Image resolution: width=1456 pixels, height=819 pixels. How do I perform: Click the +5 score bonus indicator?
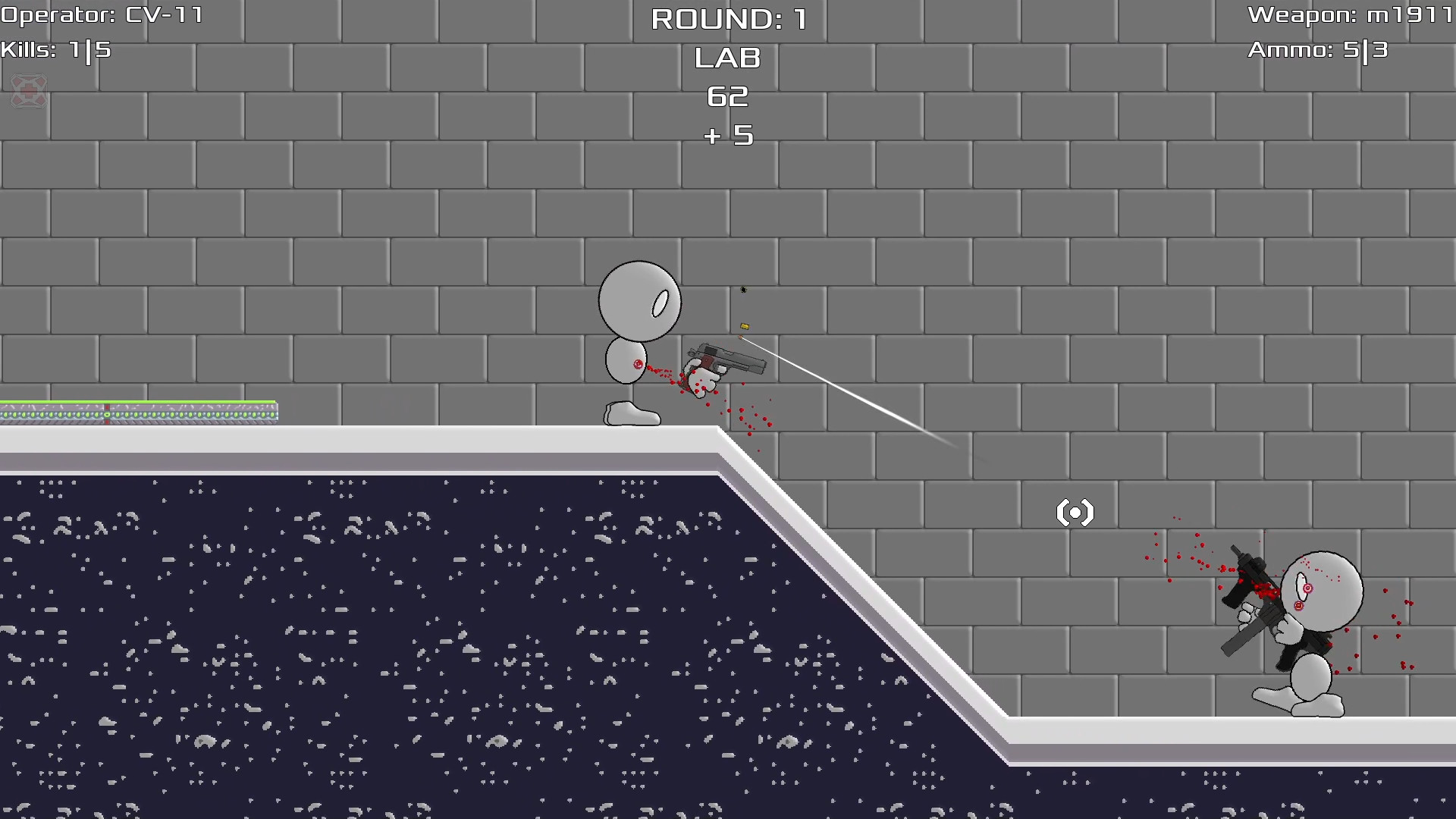[727, 136]
